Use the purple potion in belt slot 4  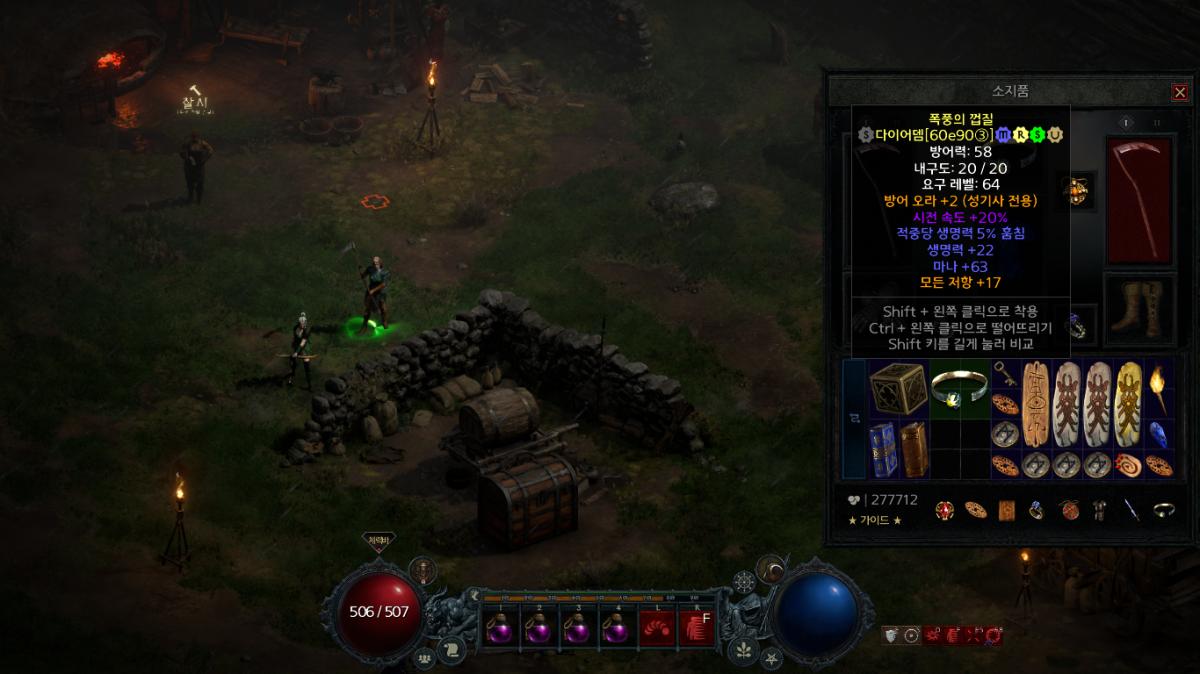[617, 629]
